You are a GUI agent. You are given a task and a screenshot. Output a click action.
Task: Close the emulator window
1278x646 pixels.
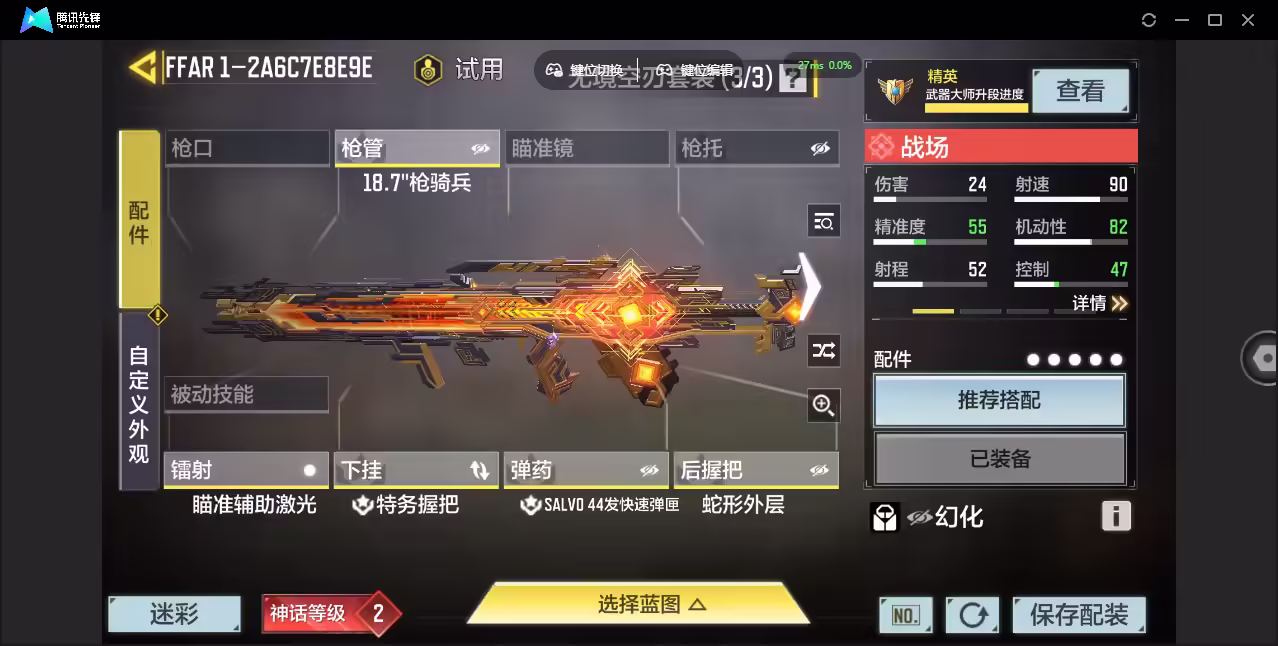click(x=1248, y=20)
